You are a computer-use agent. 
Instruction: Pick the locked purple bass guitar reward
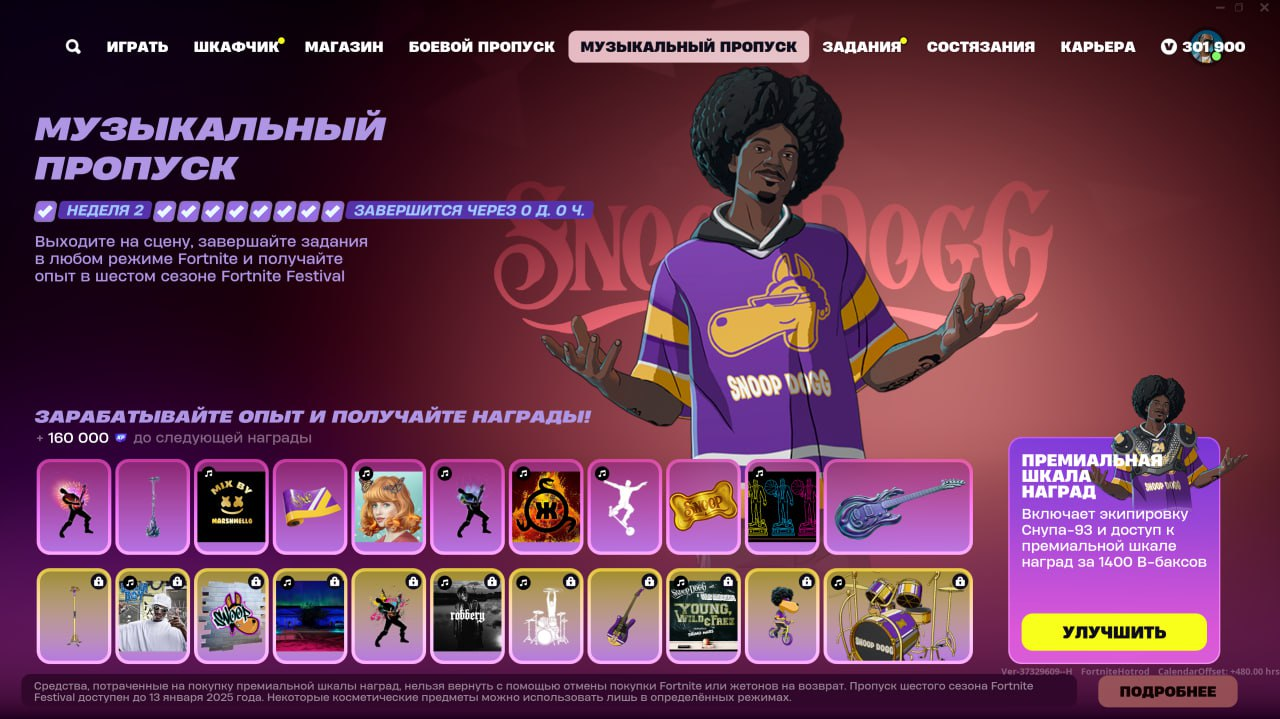624,616
